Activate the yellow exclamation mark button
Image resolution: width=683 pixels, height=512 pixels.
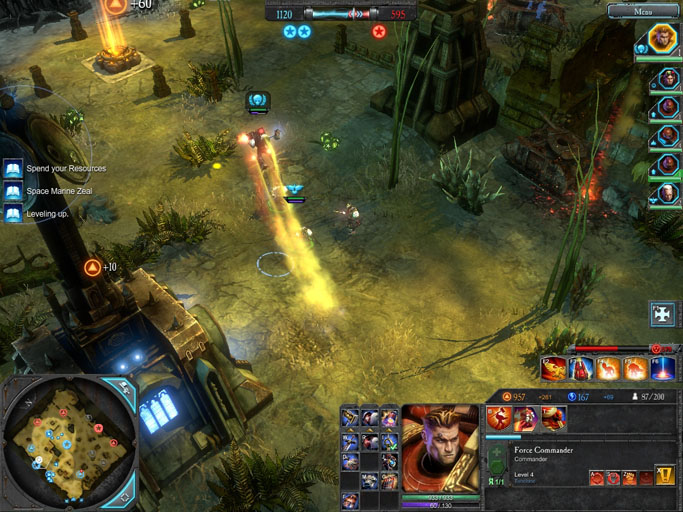pyautogui.click(x=664, y=476)
